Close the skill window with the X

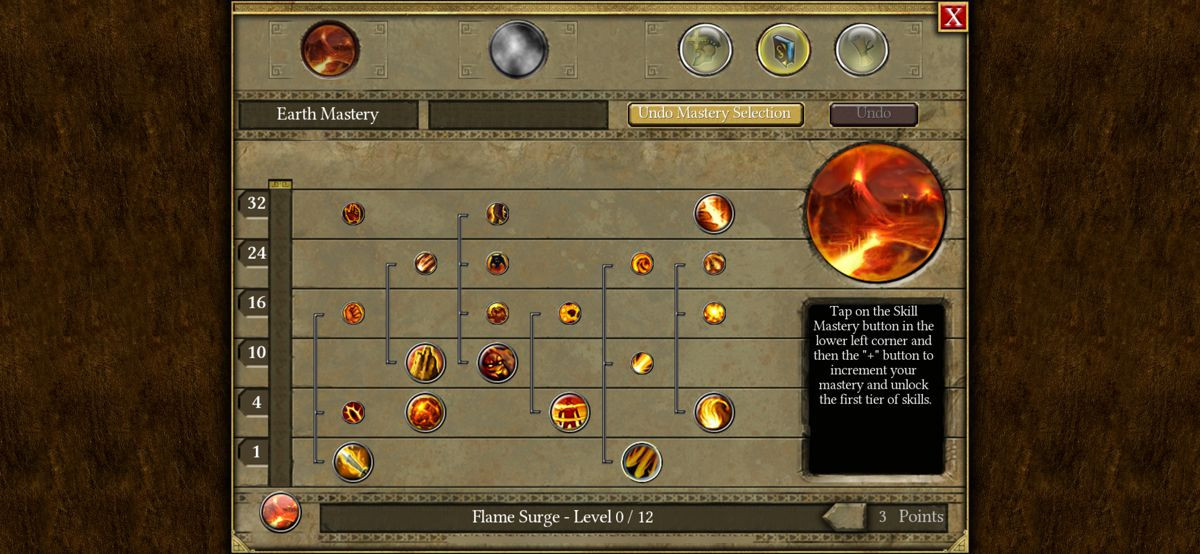click(x=953, y=17)
